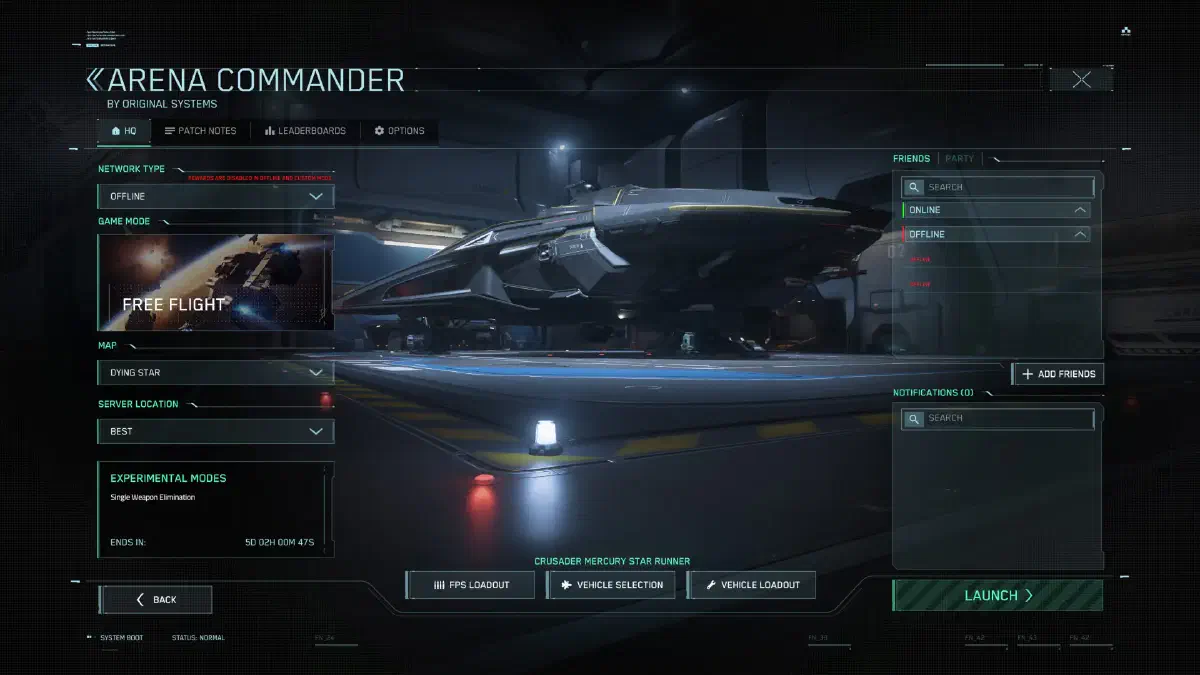
Task: Select the Free Flight game mode thumbnail
Action: [x=216, y=283]
